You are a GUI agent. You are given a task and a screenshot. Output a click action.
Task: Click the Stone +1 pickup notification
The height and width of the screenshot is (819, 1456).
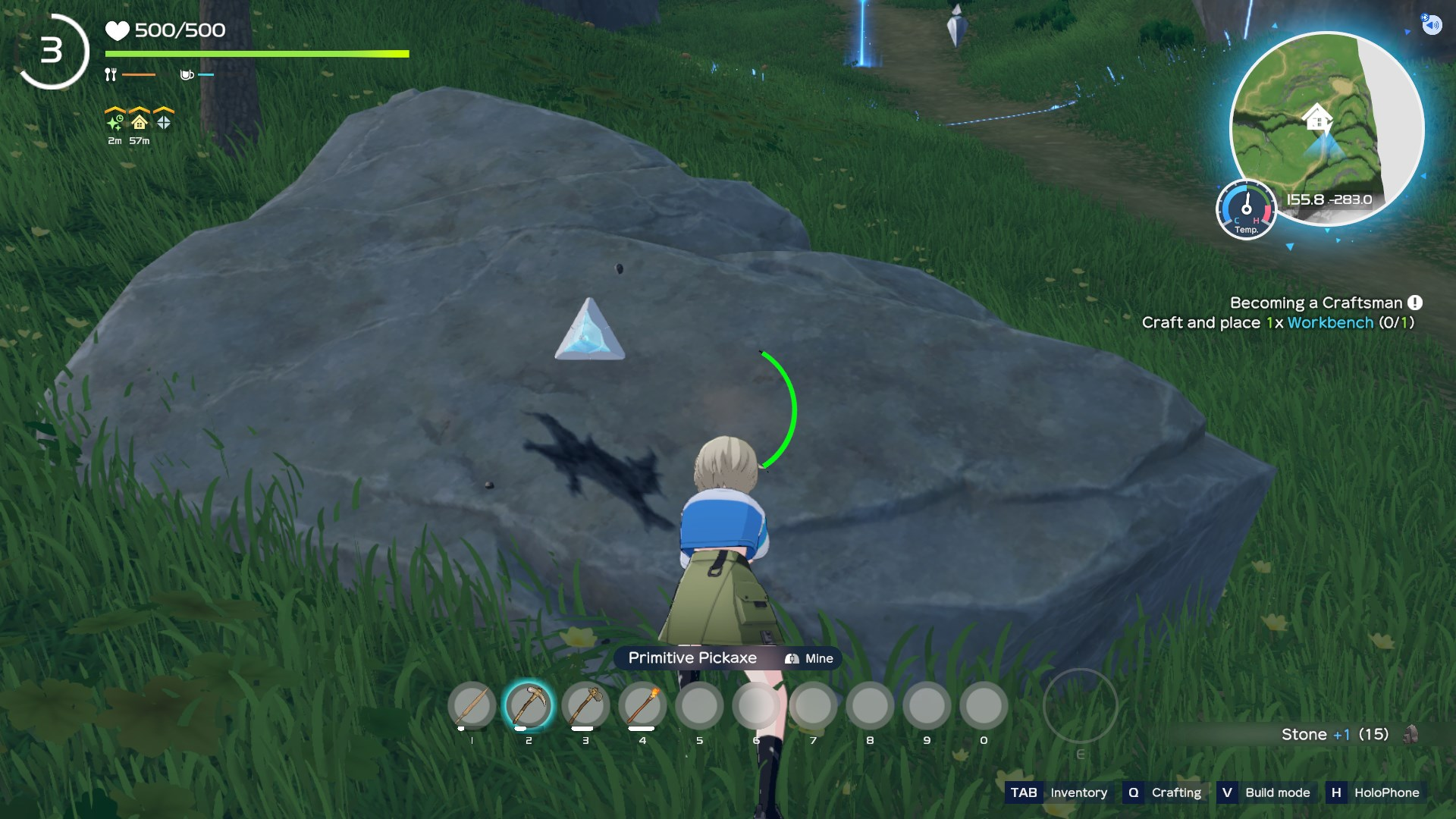coord(1335,734)
